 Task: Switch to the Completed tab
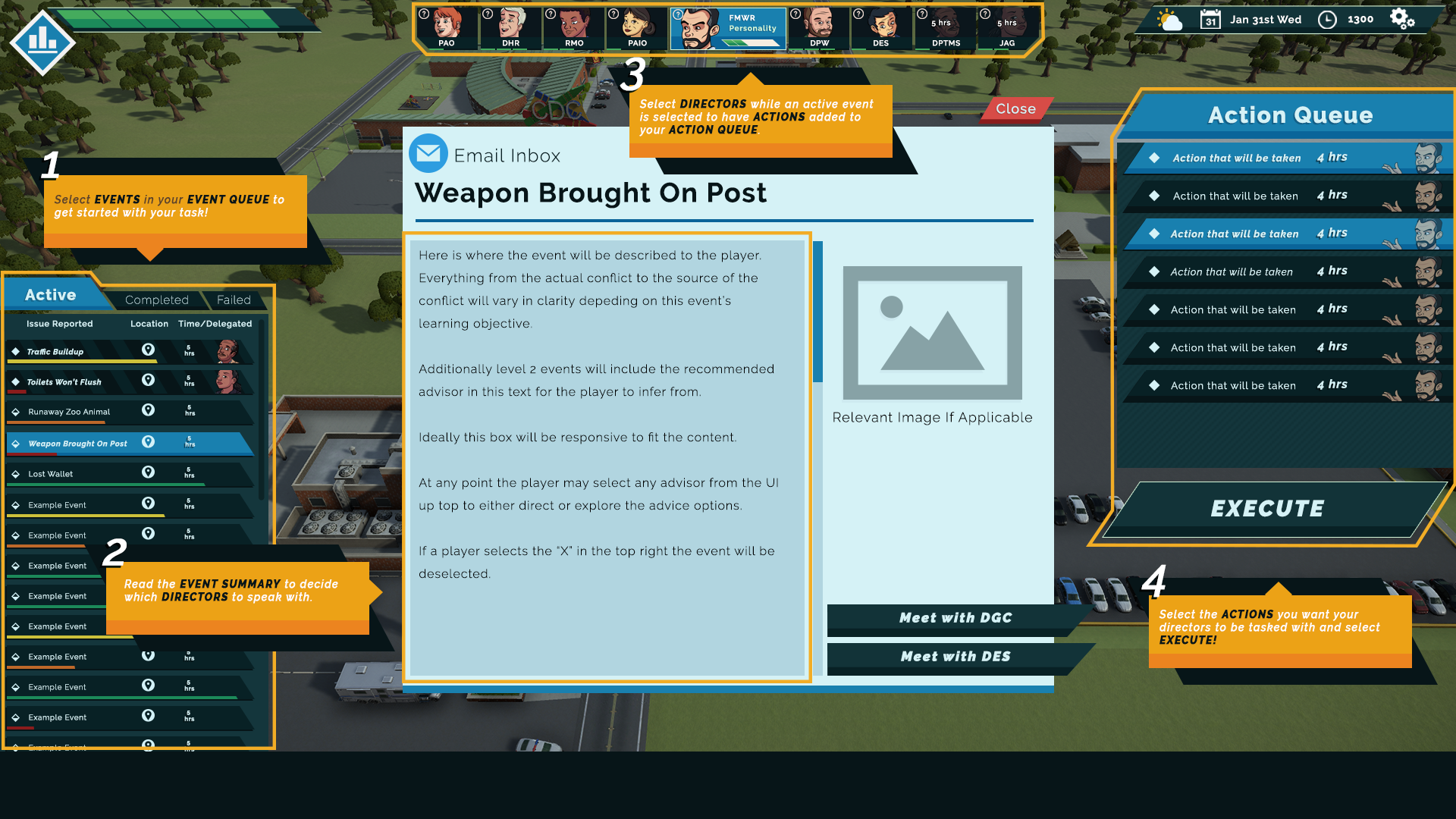pos(156,299)
